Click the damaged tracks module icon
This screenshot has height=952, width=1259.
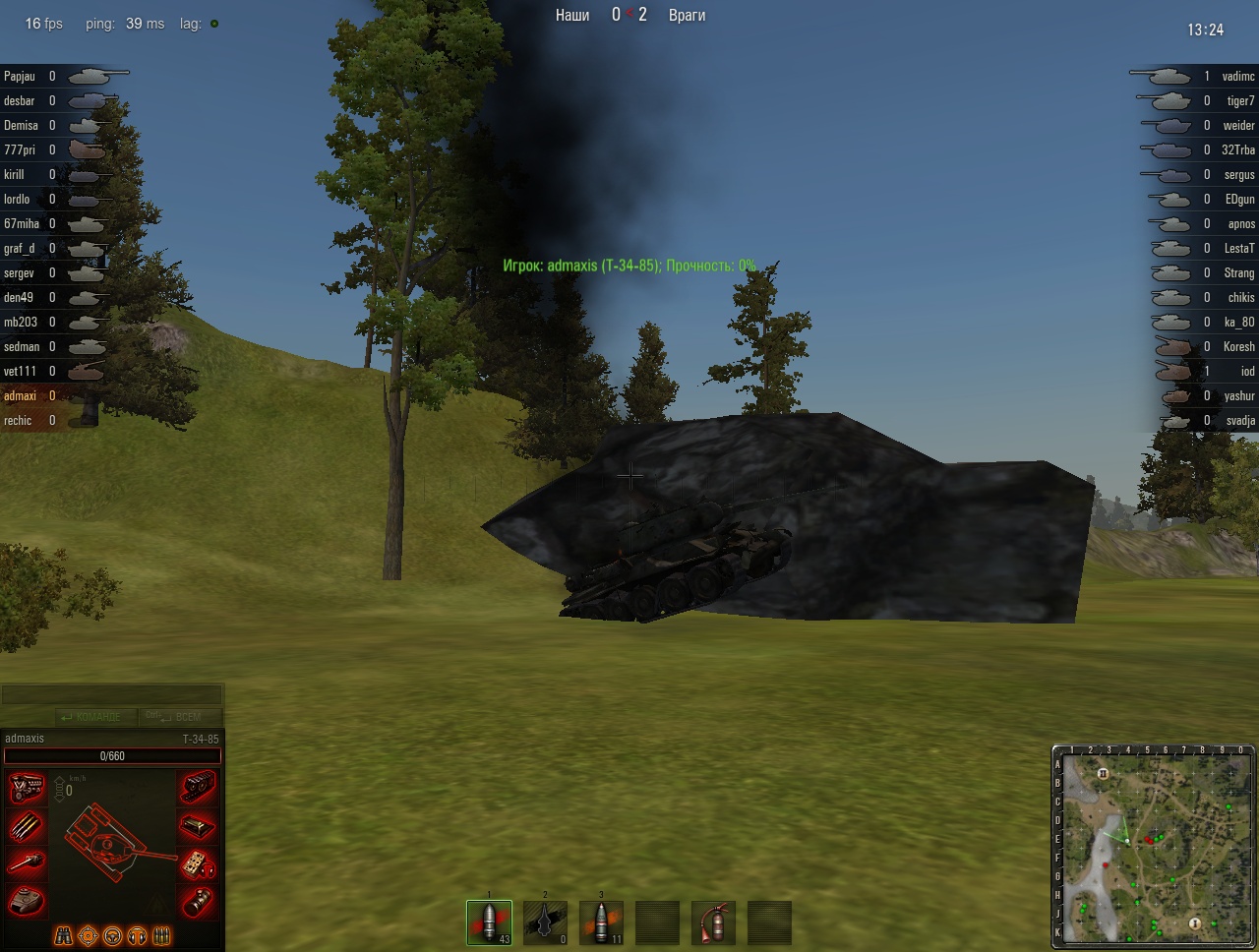199,786
